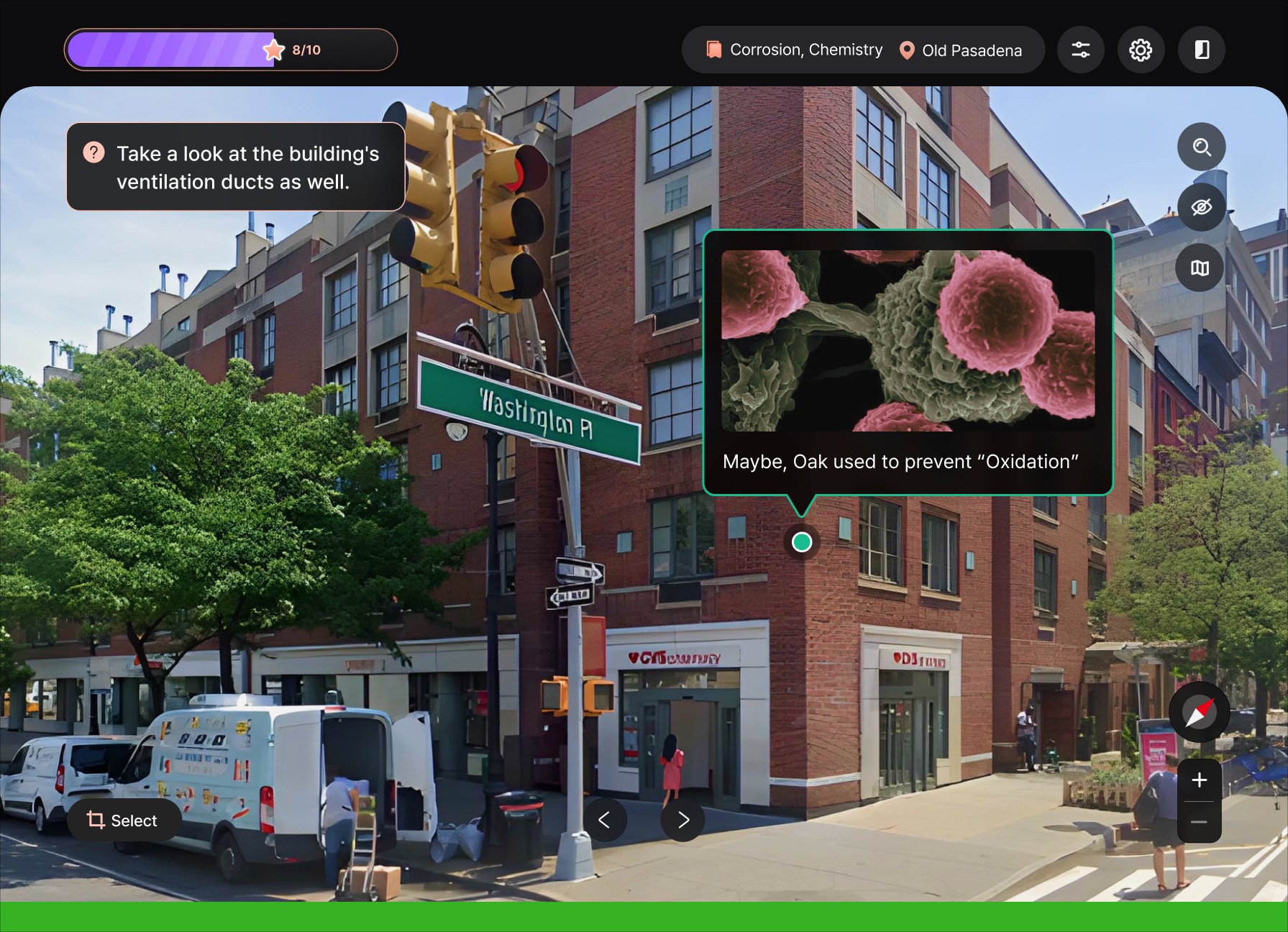Click the compass orientation control
Image resolution: width=1288 pixels, height=932 pixels.
tap(1200, 712)
